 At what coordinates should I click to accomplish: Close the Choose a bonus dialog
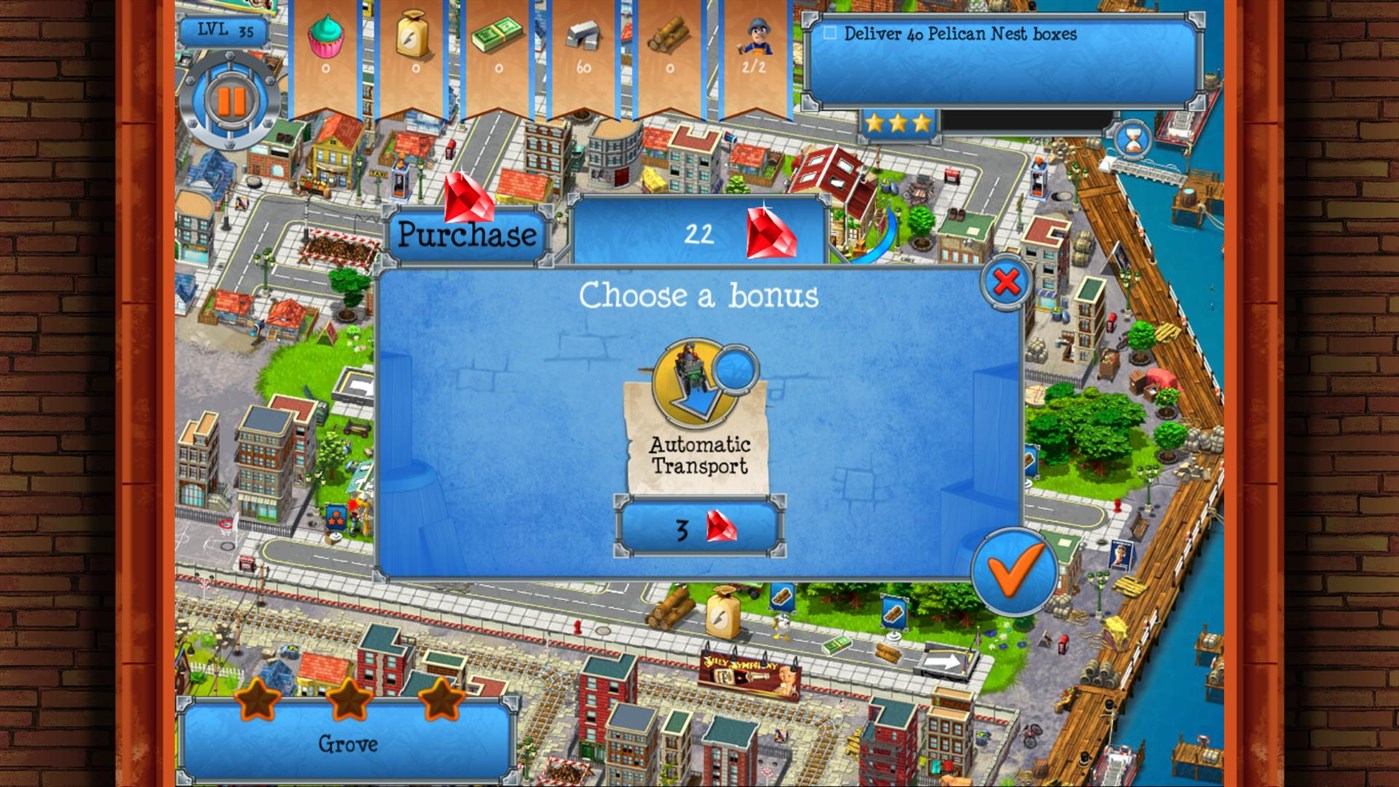pyautogui.click(x=1005, y=281)
